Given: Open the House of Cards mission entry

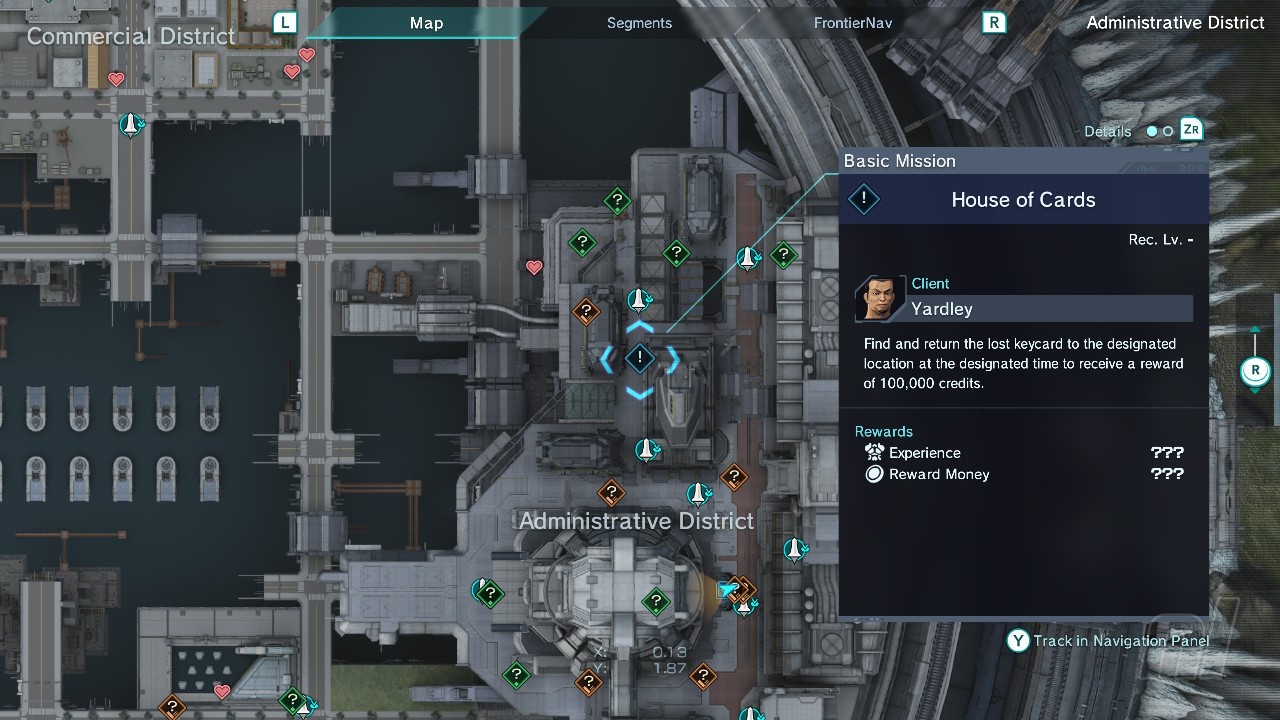Looking at the screenshot, I should pos(1023,200).
